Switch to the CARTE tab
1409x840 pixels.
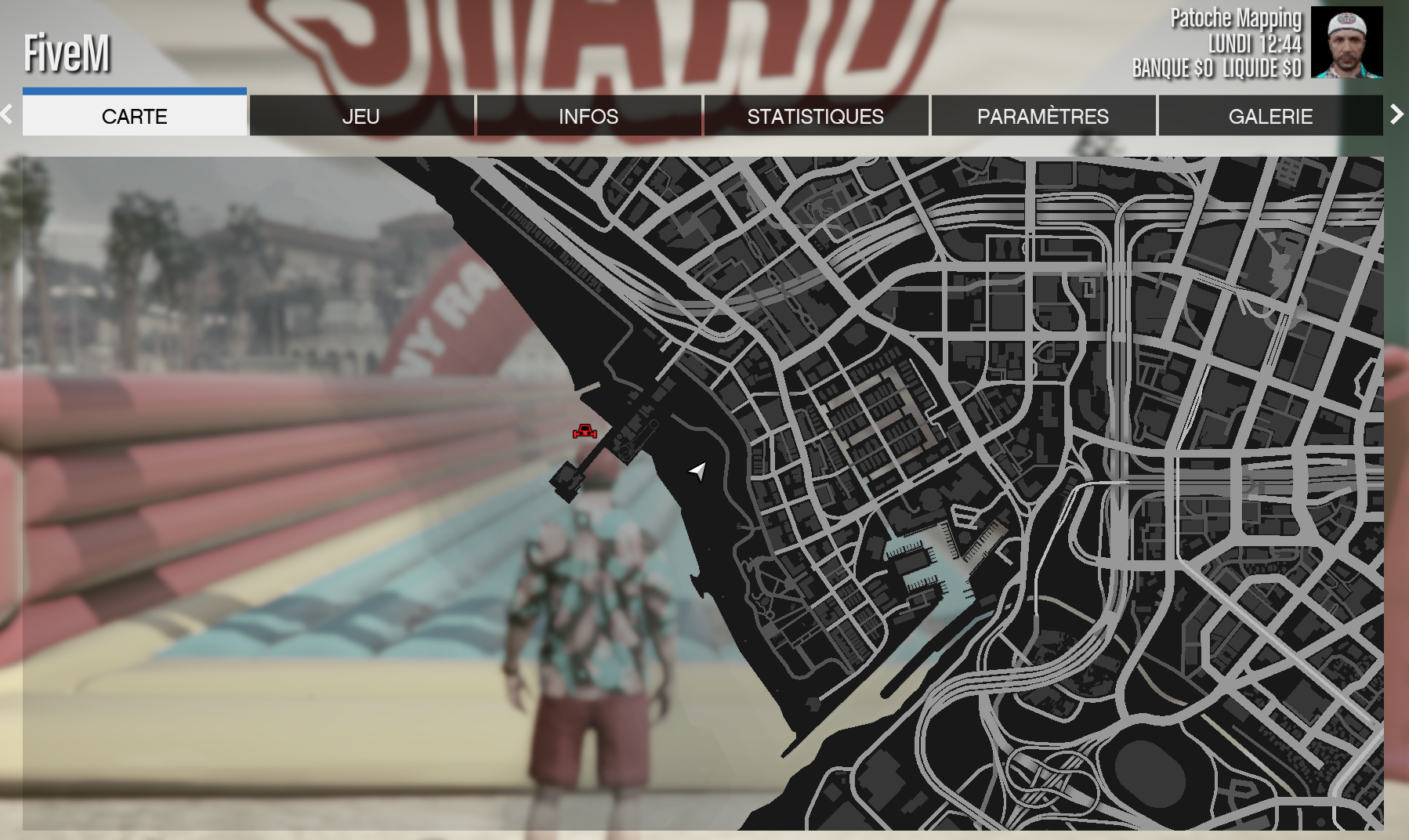pyautogui.click(x=134, y=116)
